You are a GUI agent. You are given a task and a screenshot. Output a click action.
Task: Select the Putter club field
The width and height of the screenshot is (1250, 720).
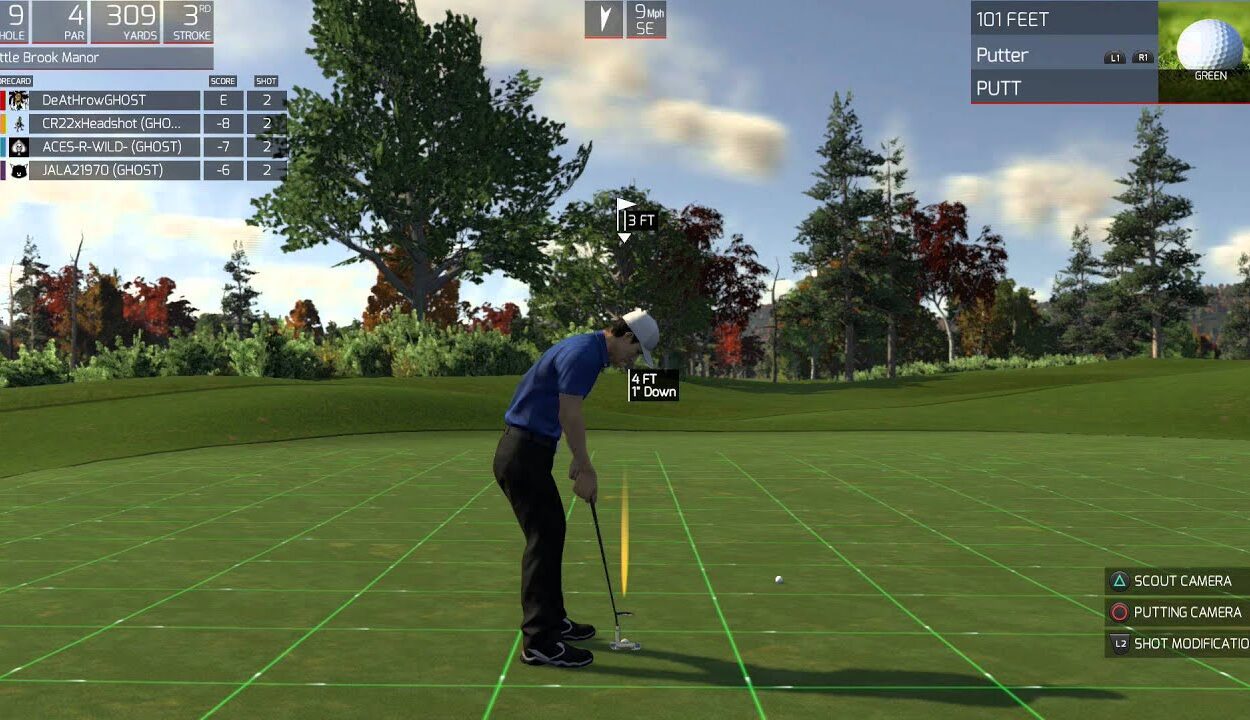(x=1040, y=55)
